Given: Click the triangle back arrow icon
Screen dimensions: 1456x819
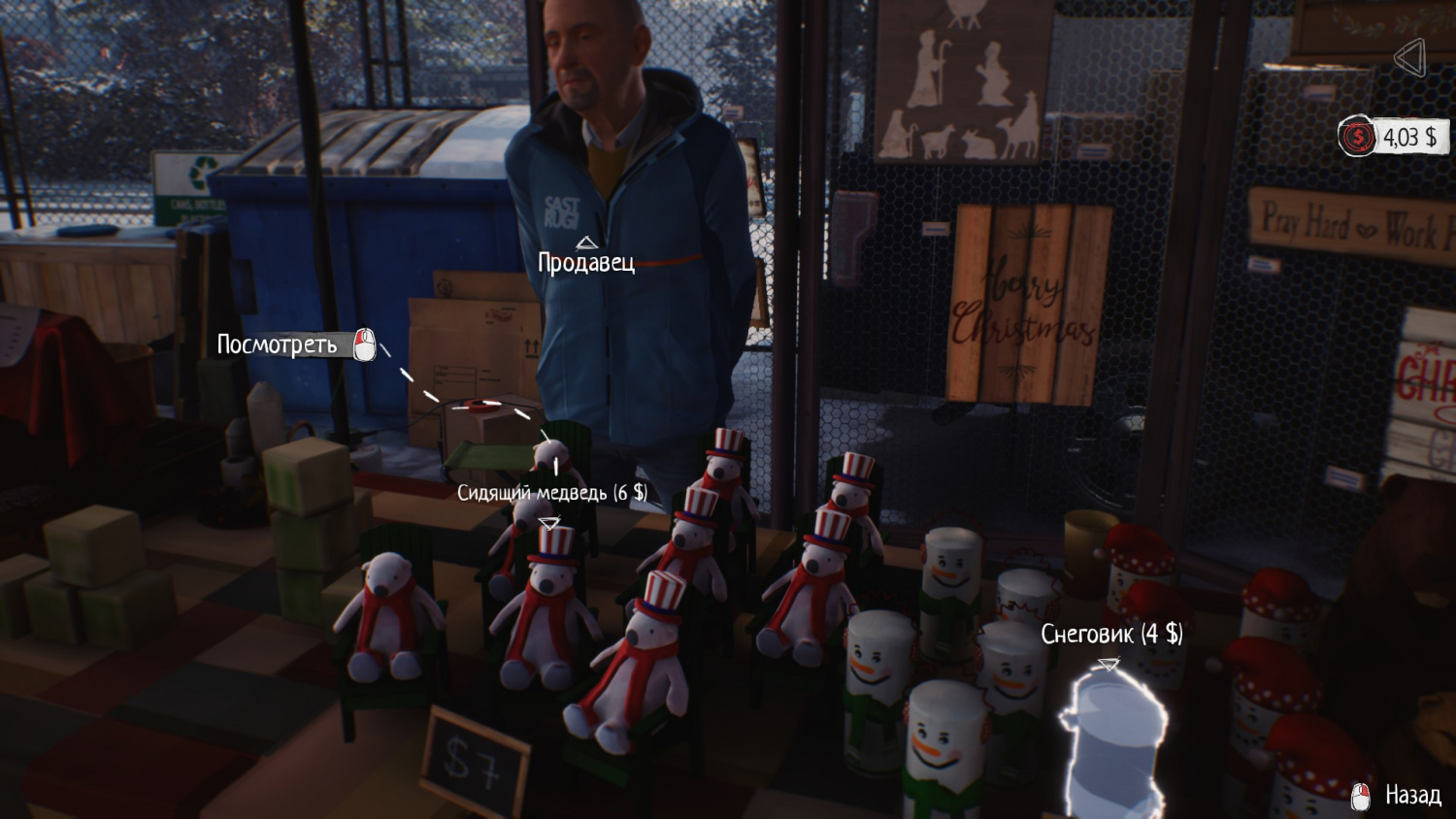Looking at the screenshot, I should click(1409, 58).
